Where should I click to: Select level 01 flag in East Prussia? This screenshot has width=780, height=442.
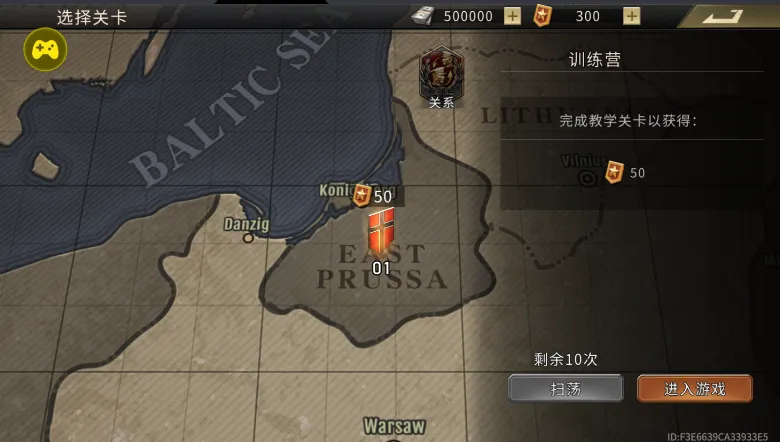(x=381, y=234)
